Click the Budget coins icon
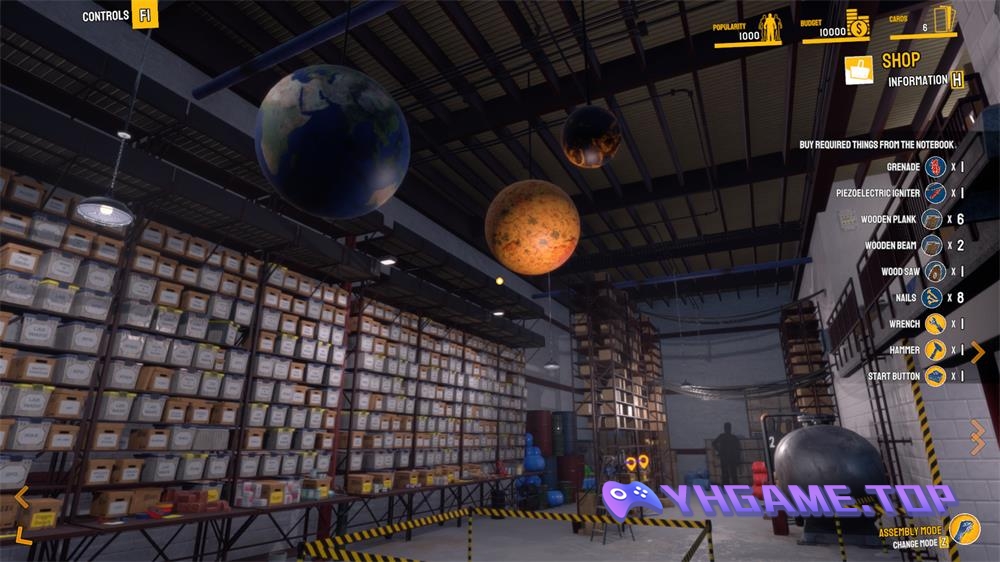The image size is (1000, 562). [857, 26]
